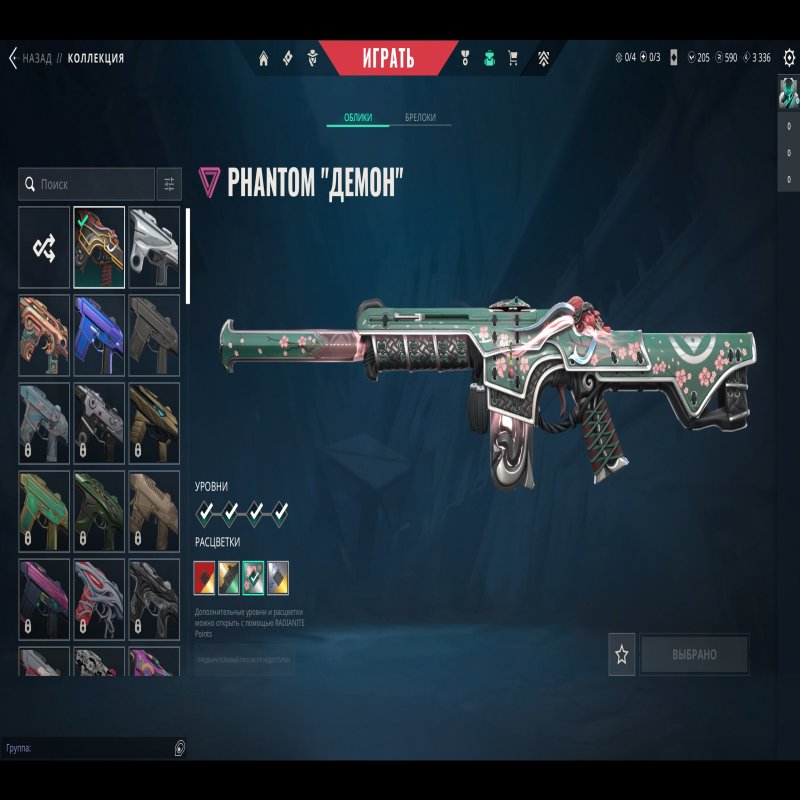Open the battle pass emblem icon

543,58
